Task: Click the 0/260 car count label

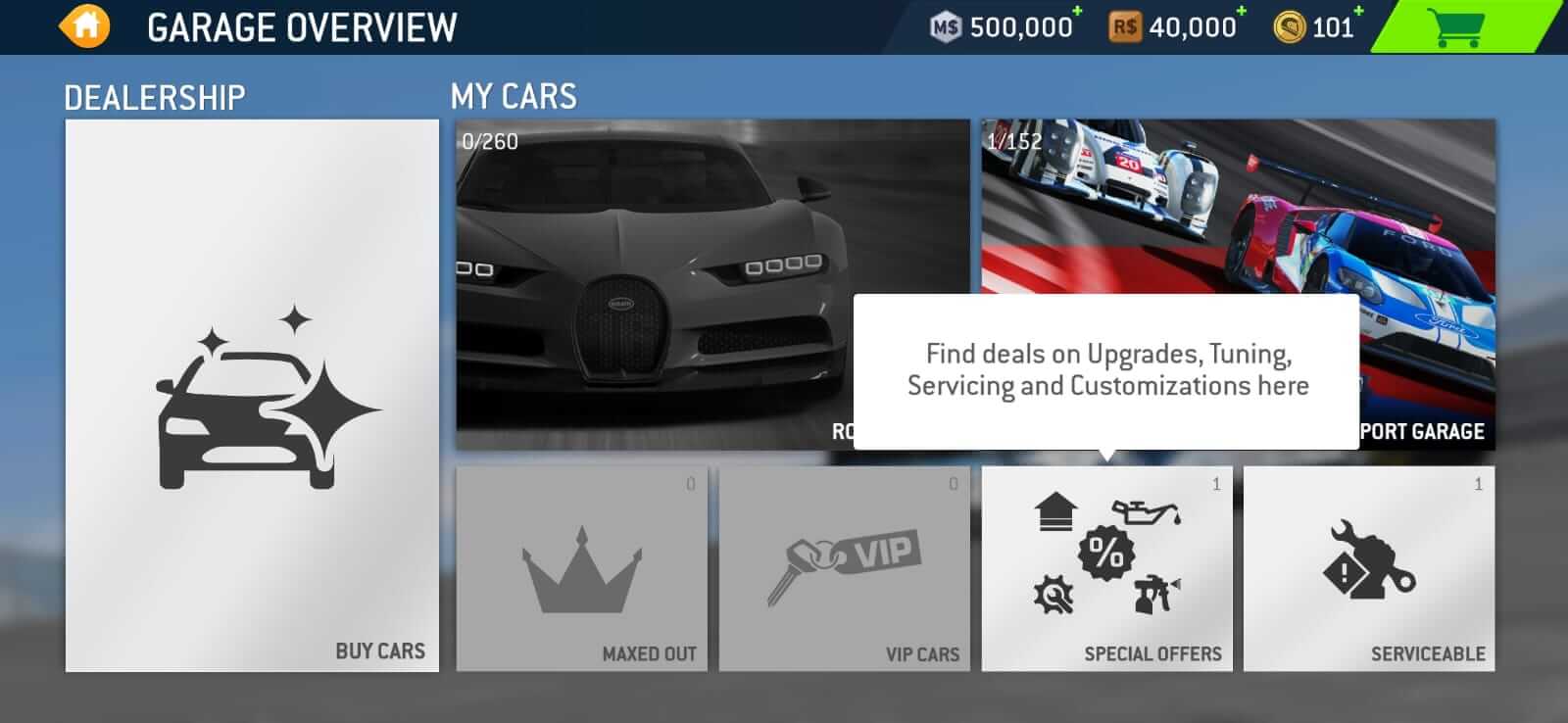Action: pyautogui.click(x=487, y=142)
